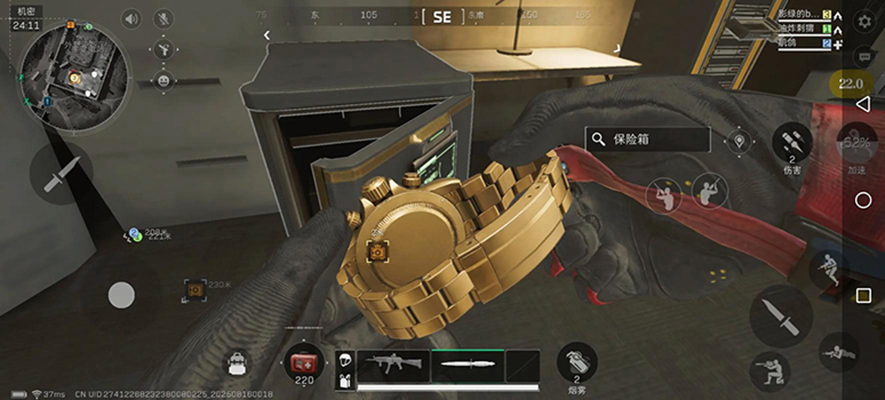The width and height of the screenshot is (885, 400).
Task: Throw the smoke grenade
Action: coord(577,363)
